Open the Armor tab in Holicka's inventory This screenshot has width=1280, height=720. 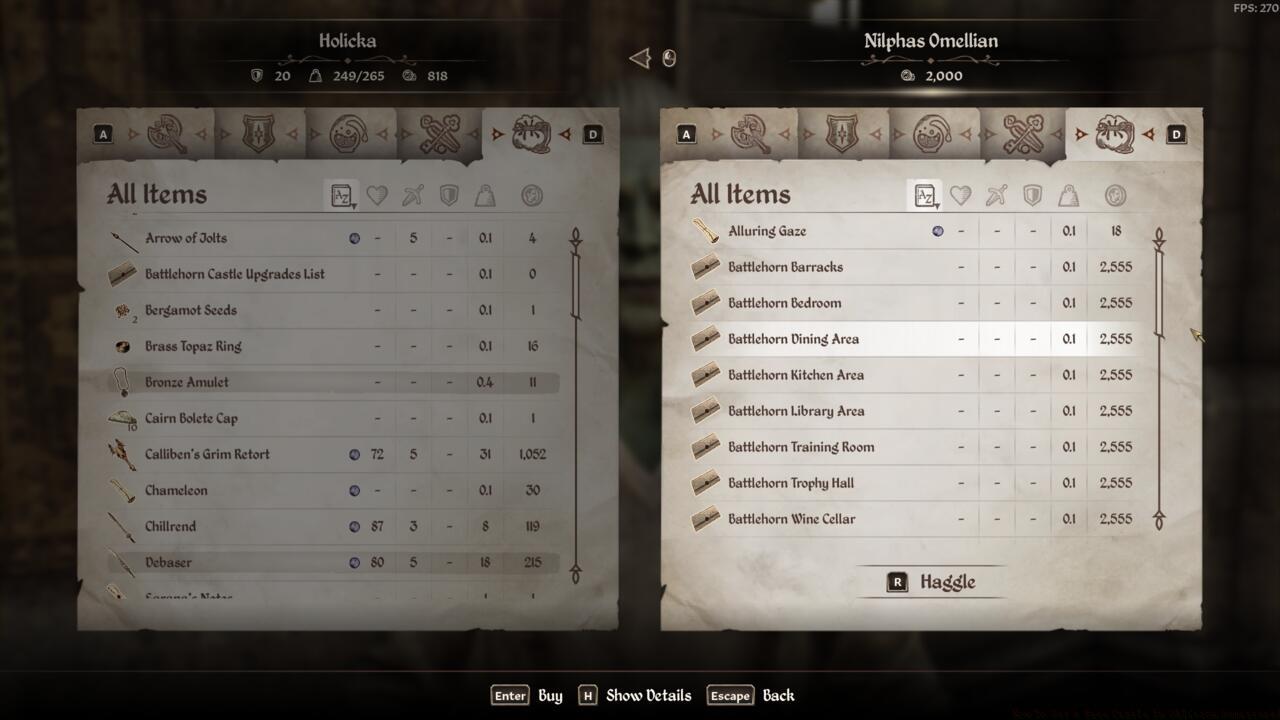(x=260, y=132)
